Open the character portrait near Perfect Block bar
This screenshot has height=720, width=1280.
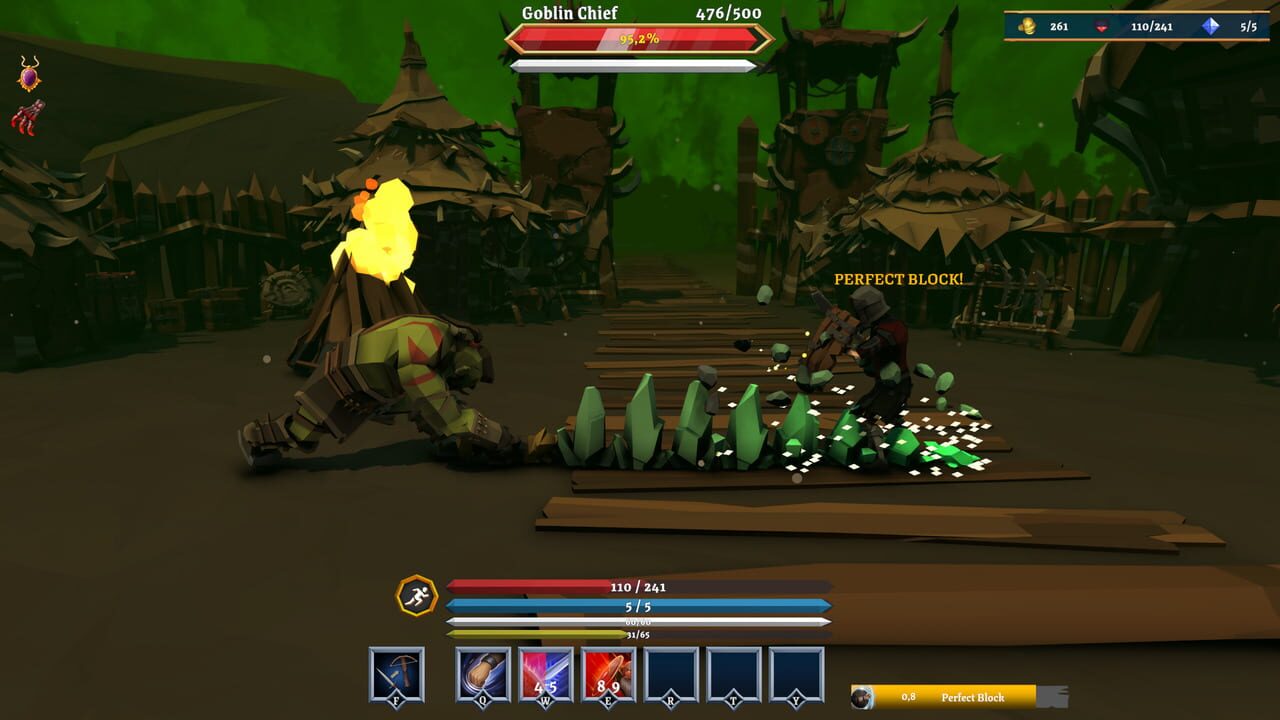[x=862, y=697]
